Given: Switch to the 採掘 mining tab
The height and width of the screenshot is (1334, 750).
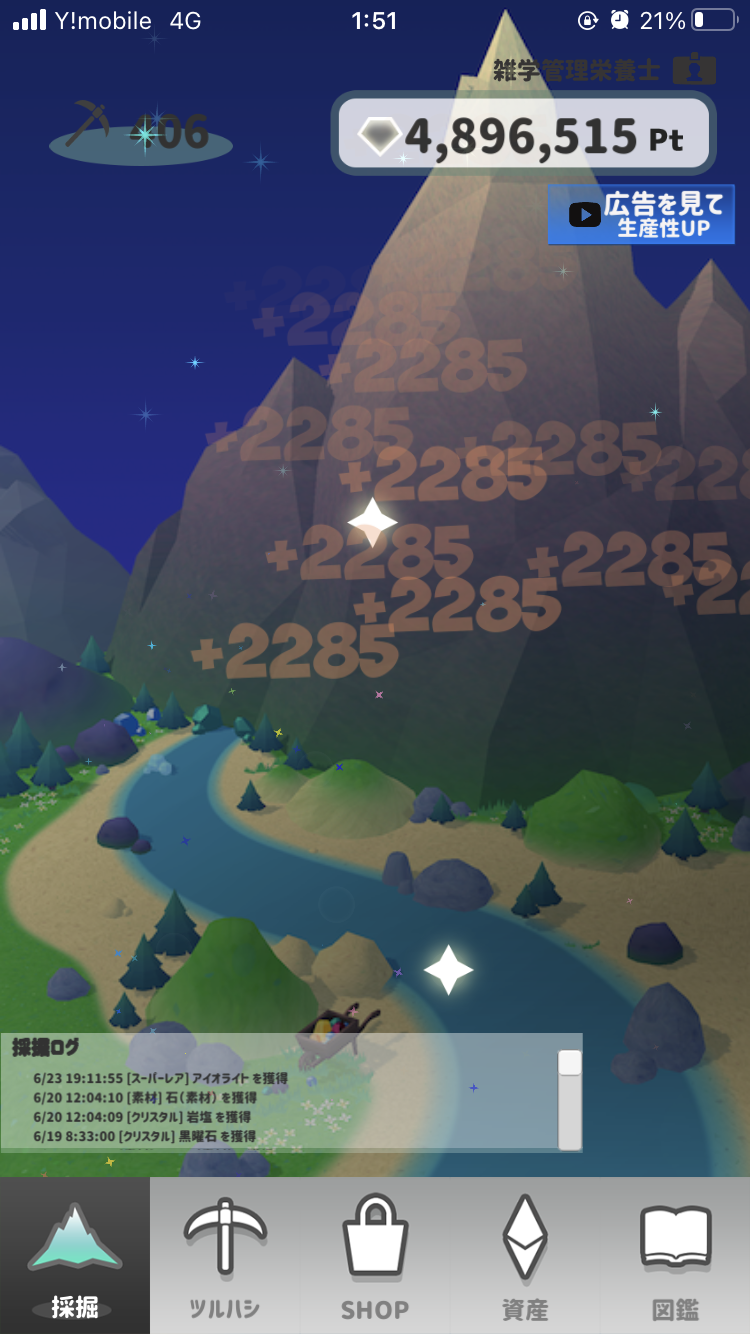Looking at the screenshot, I should (75, 1256).
